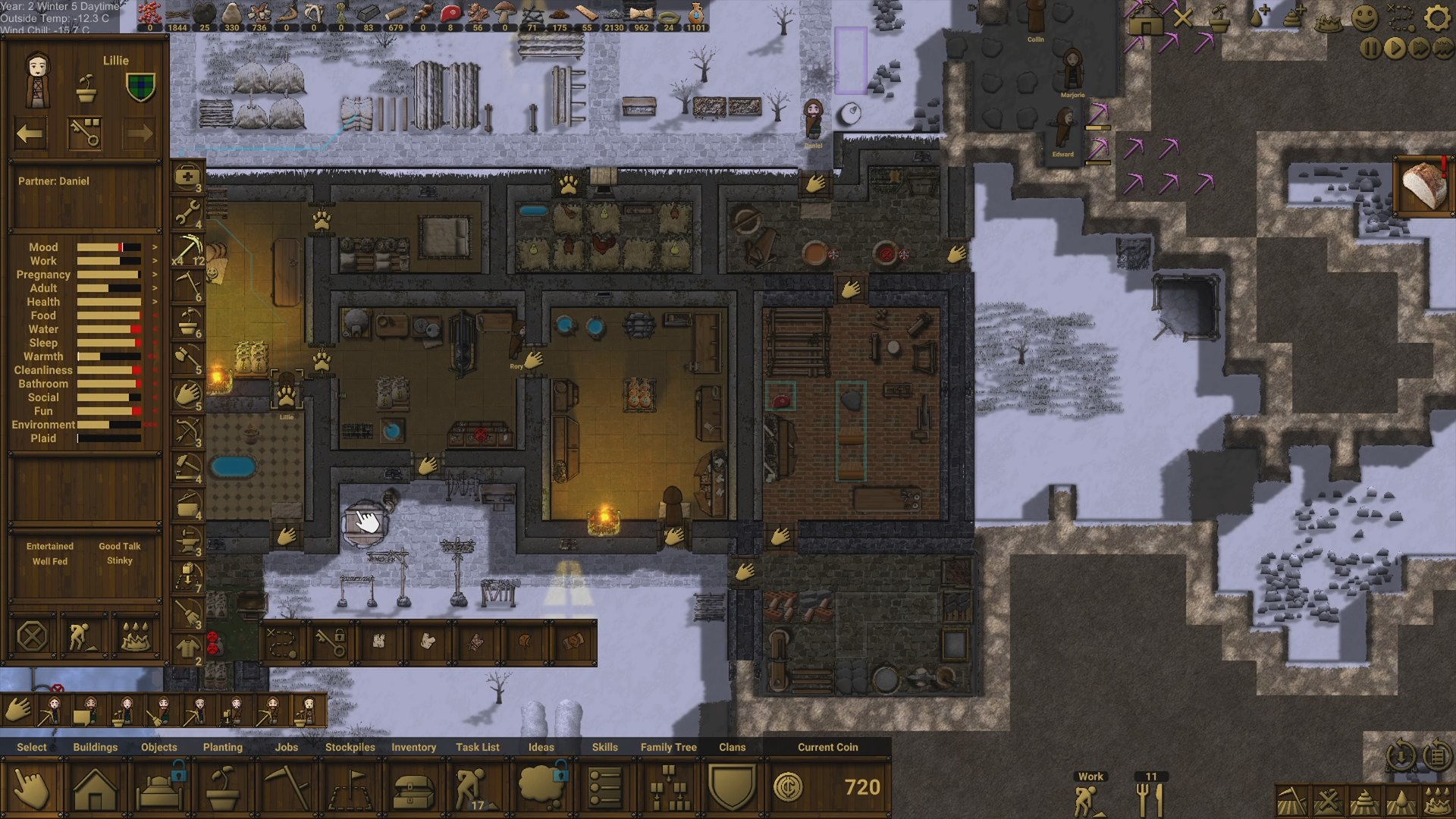1456x819 pixels.
Task: Go to the previous villager with left arrow
Action: point(30,134)
